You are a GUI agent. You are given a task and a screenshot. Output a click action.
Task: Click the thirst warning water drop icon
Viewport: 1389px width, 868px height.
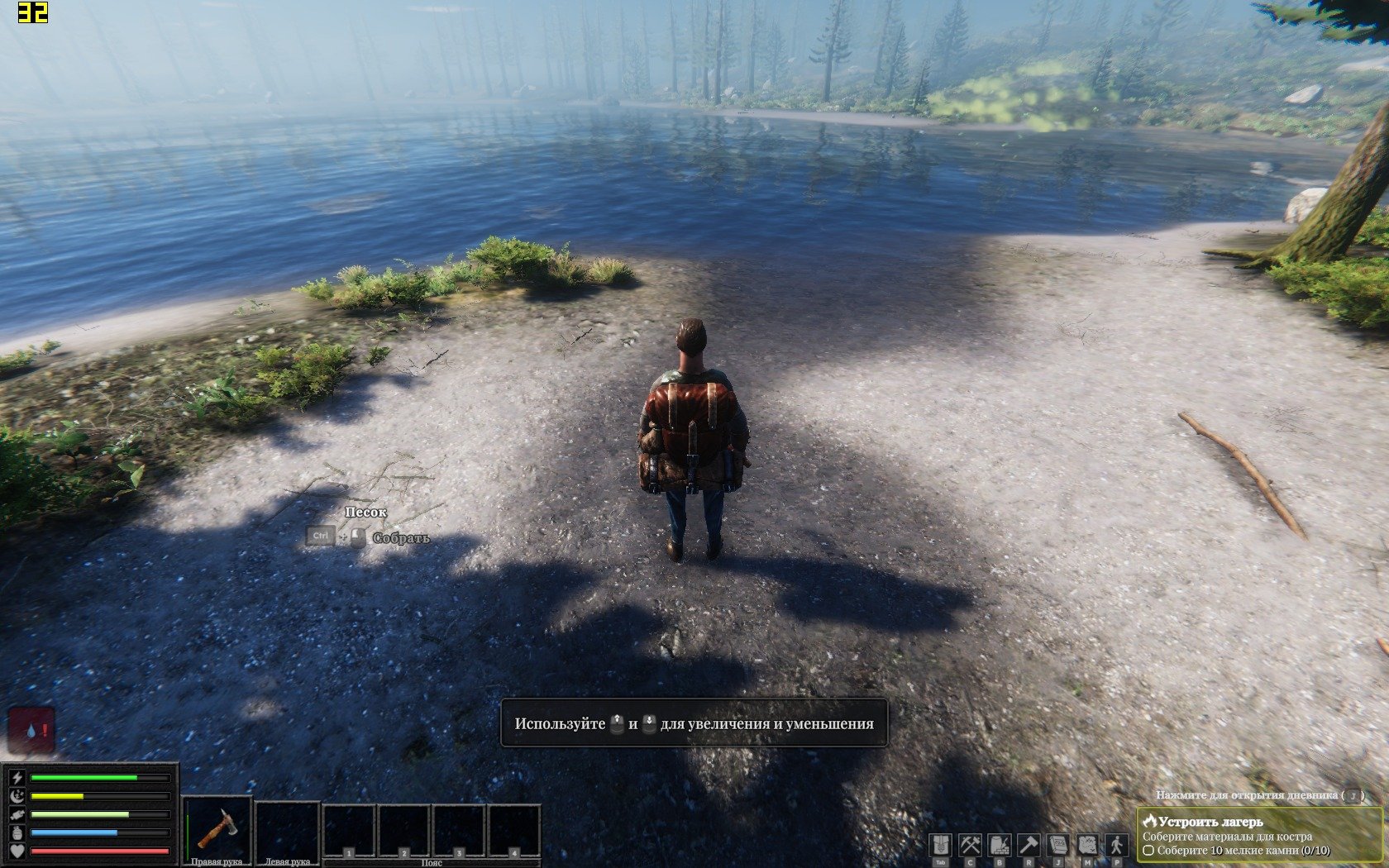coord(31,731)
